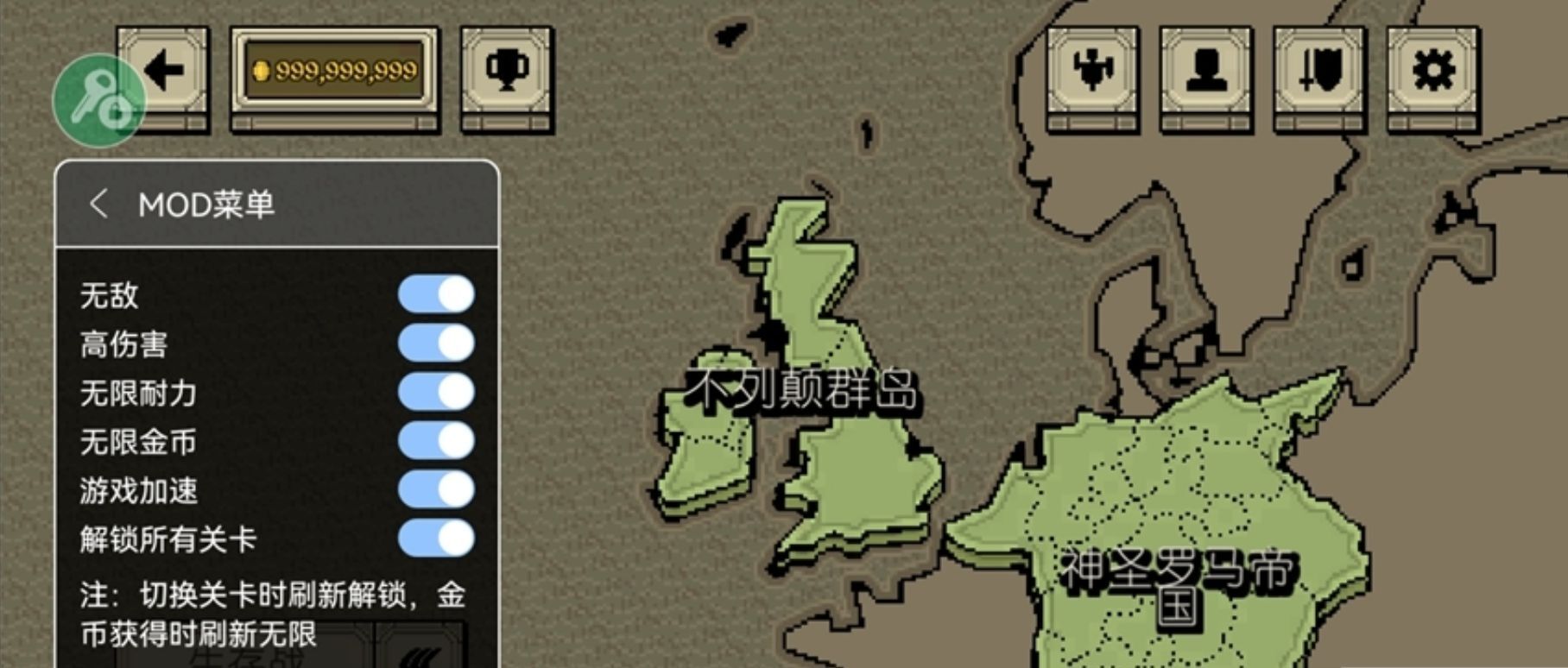This screenshot has height=668, width=1568.
Task: Open the trophy achievements panel
Action: [x=506, y=71]
